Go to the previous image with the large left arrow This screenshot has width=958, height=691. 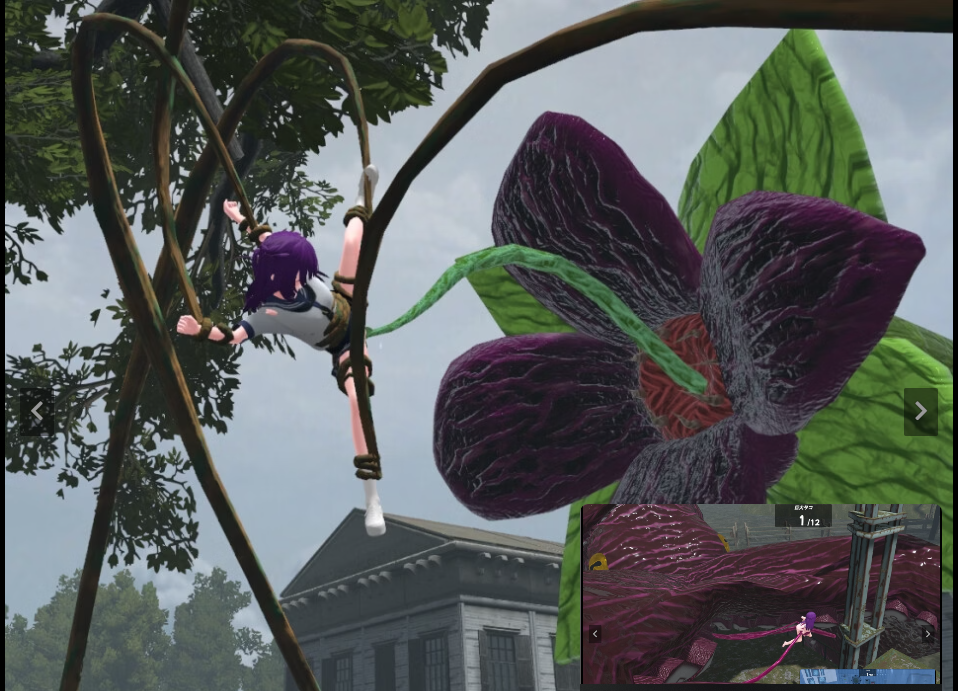37,412
